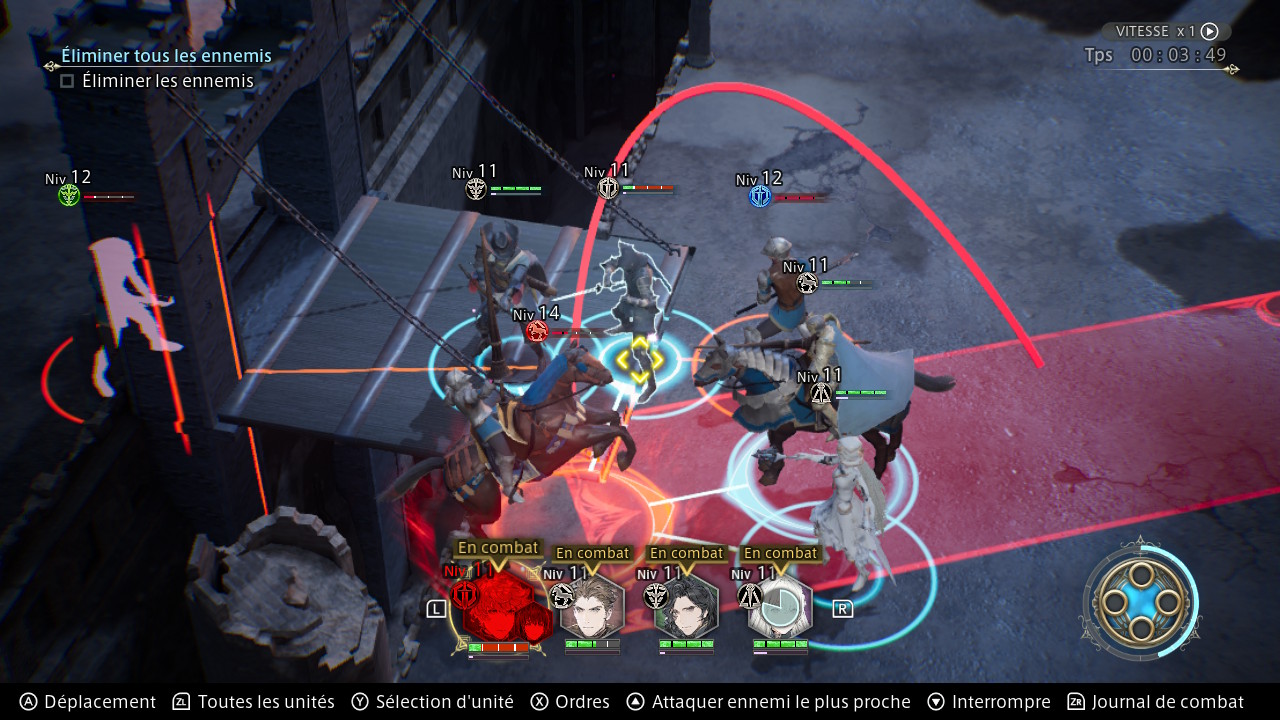Select the blue level 12 shield unit marker
Viewport: 1280px width, 720px height.
760,196
